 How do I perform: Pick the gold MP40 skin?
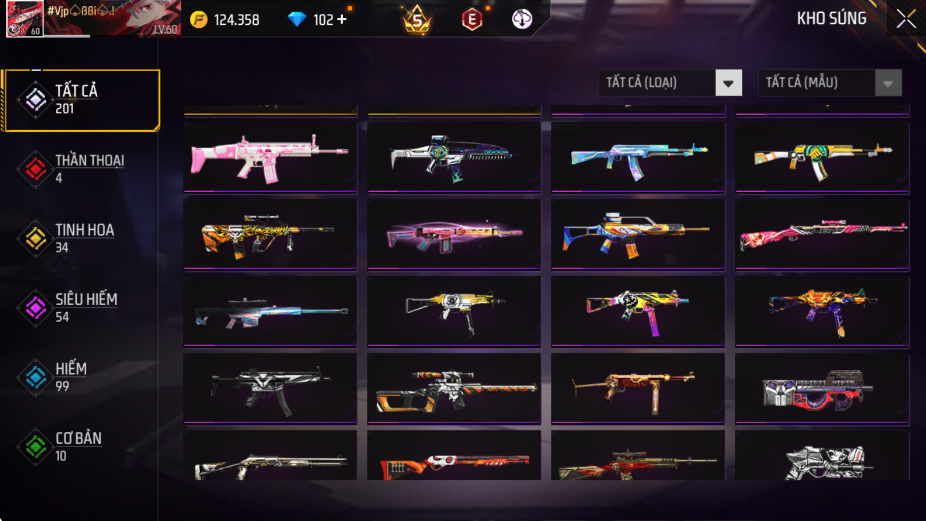tap(638, 388)
